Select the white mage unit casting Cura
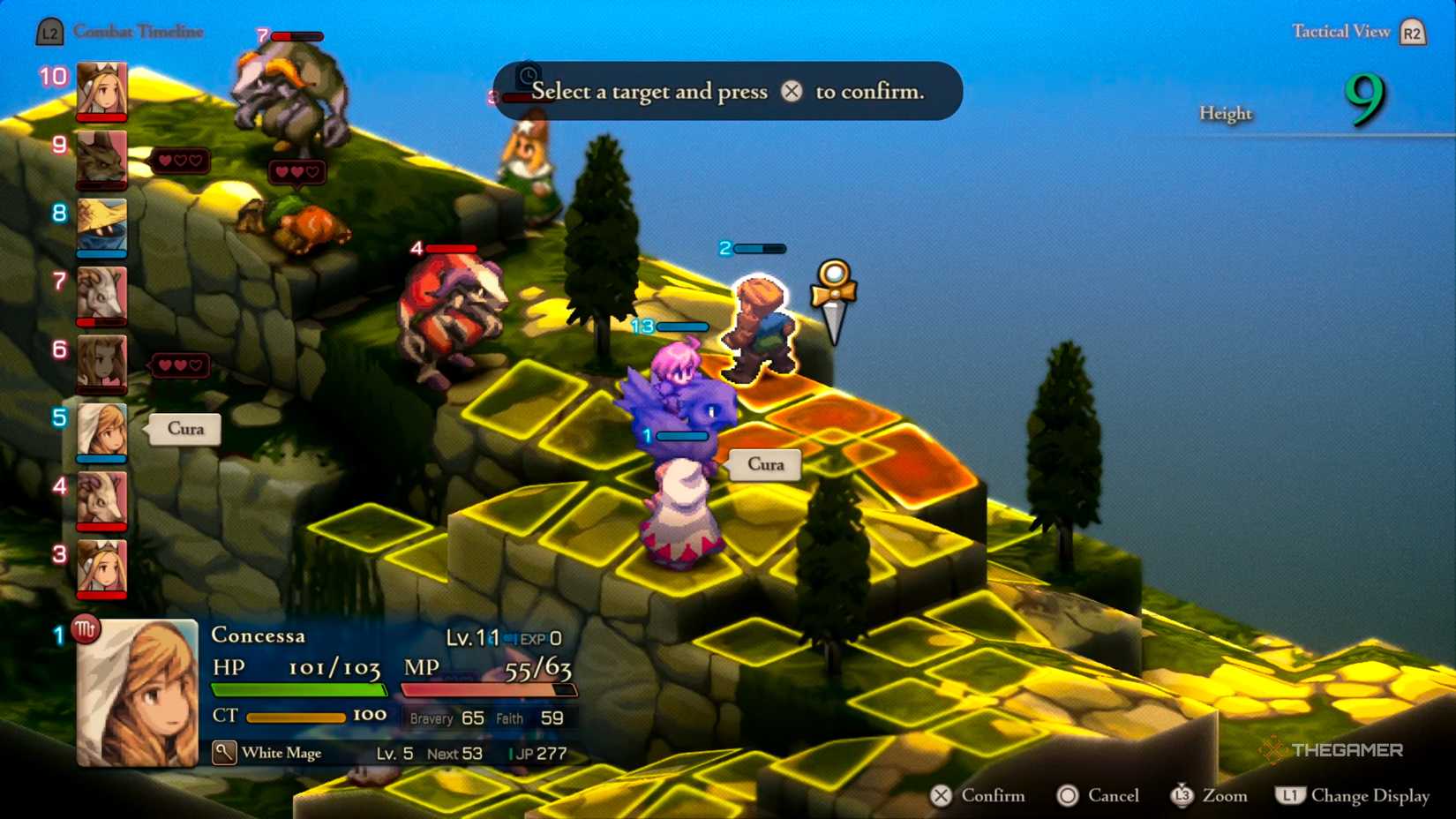This screenshot has width=1456, height=819. [x=681, y=512]
